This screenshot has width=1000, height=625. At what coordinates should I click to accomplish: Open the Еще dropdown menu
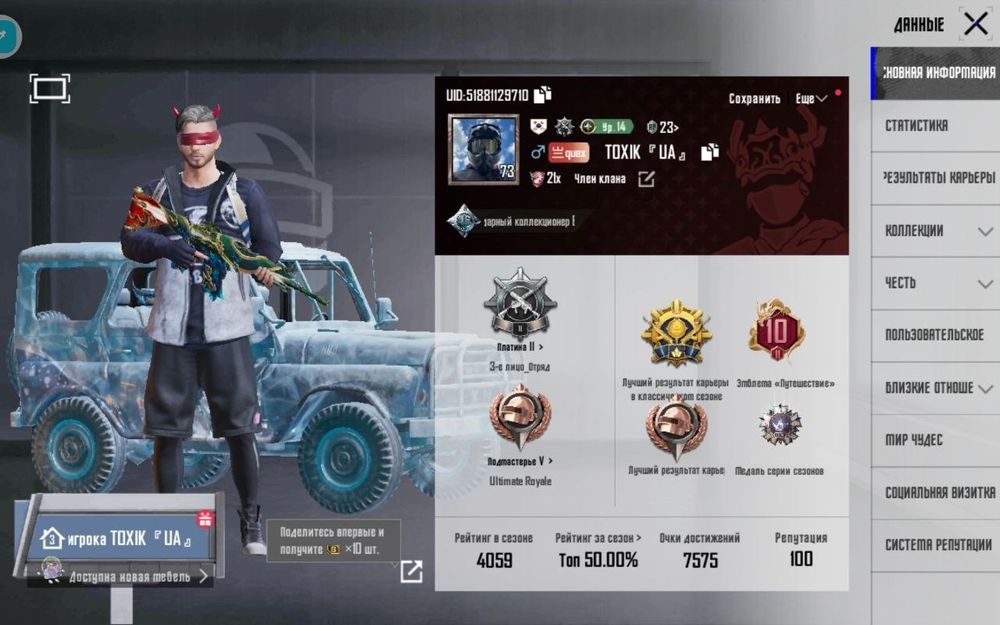[x=810, y=99]
